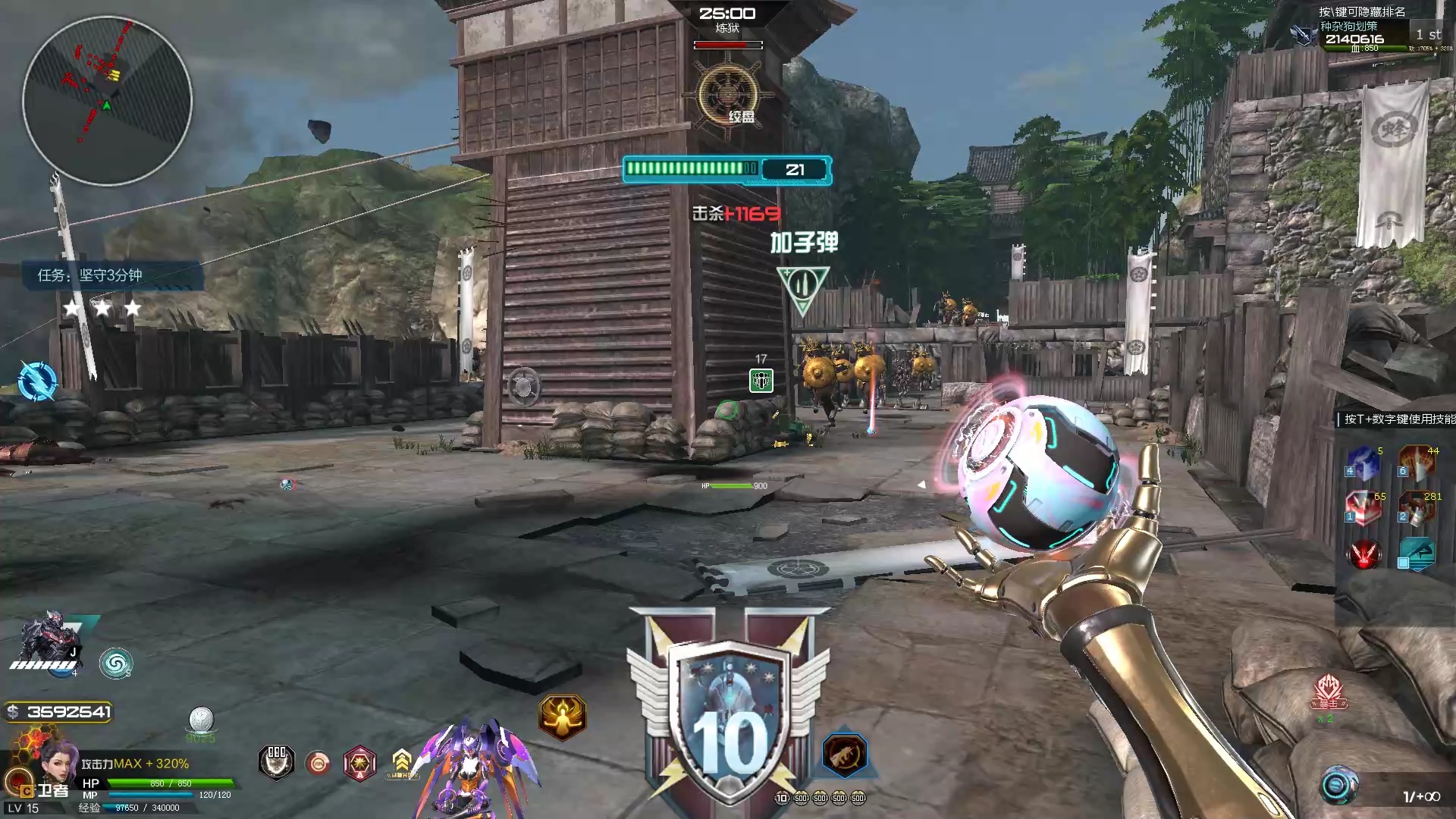
Task: Use the blue cube skill numbered 4
Action: (x=1363, y=463)
